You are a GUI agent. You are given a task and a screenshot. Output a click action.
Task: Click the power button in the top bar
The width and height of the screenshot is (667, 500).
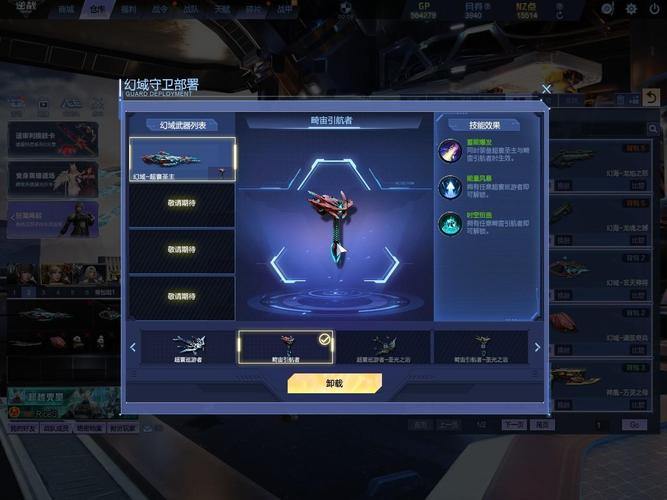(654, 9)
